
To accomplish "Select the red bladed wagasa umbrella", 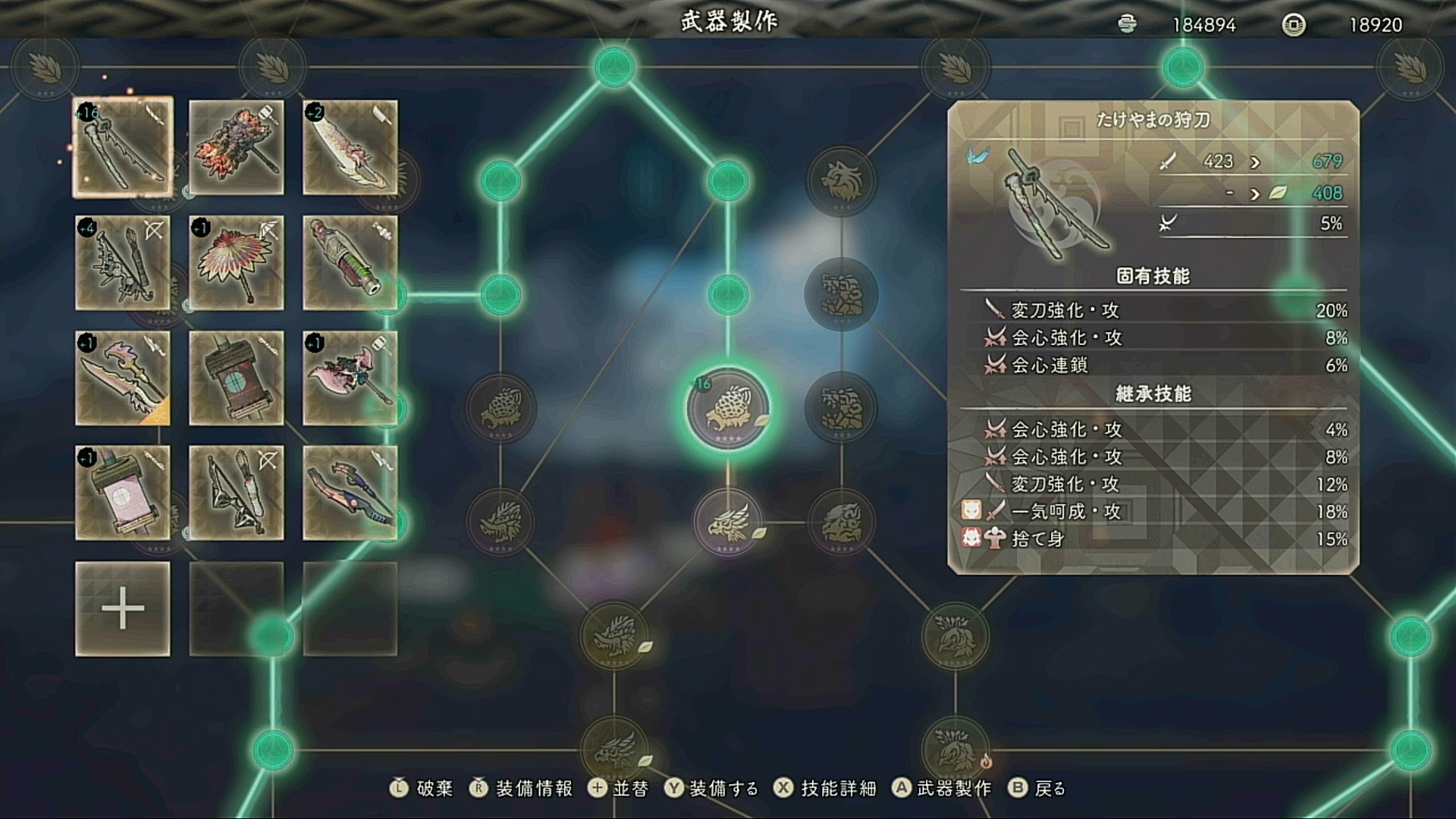I will (x=237, y=263).
